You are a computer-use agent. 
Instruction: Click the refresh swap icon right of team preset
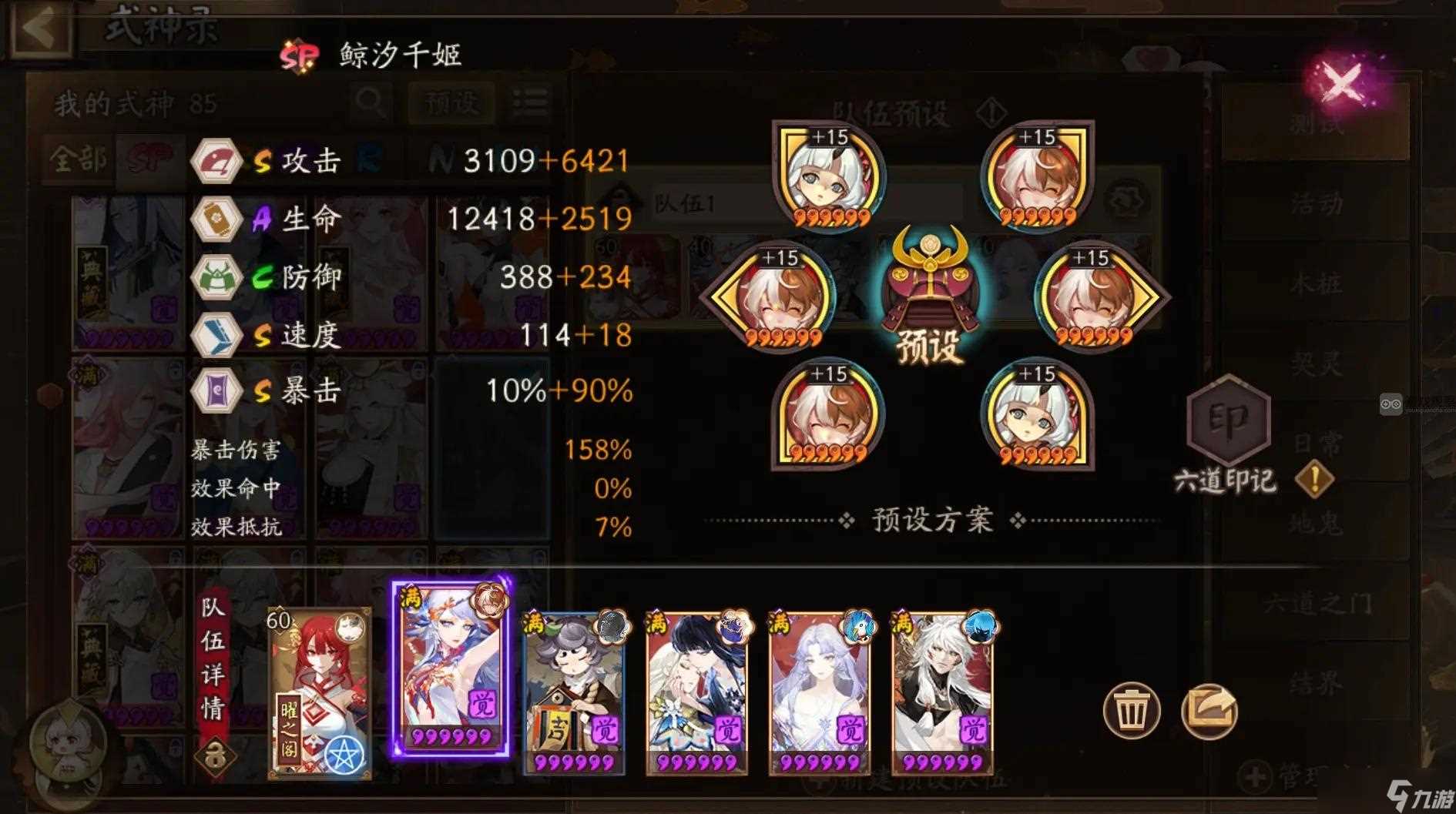(1127, 199)
